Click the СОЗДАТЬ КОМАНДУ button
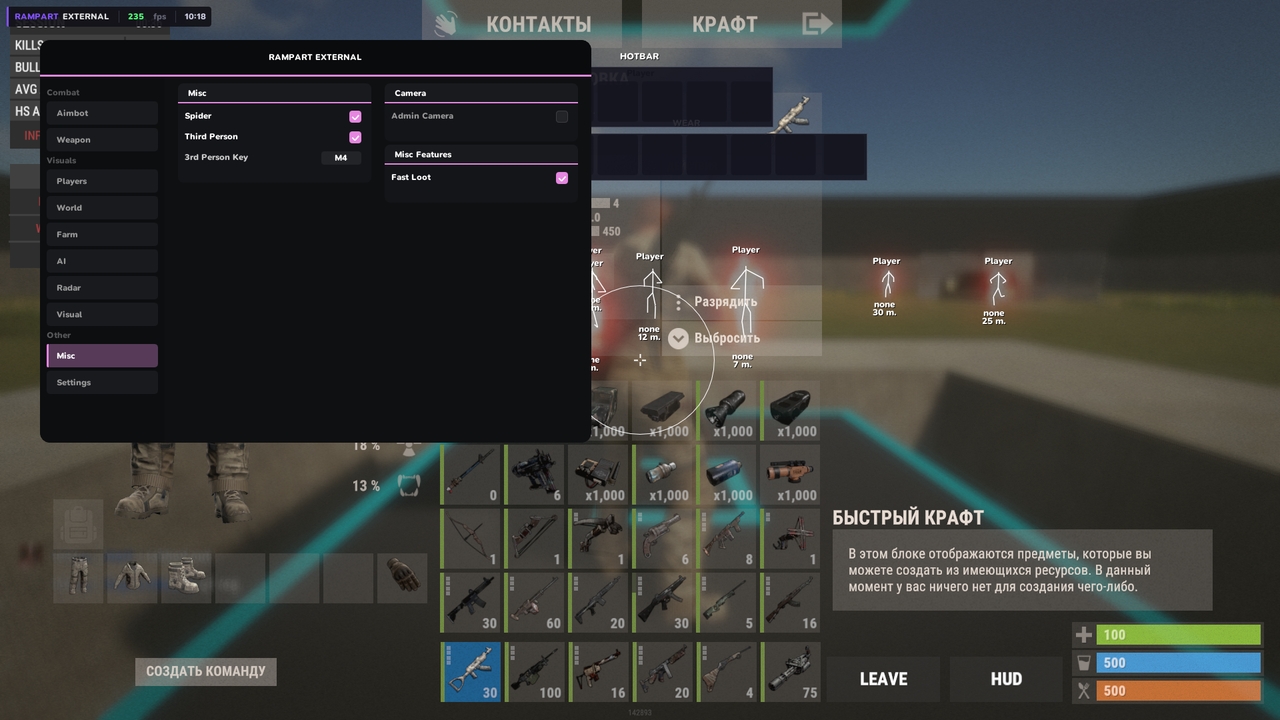The image size is (1280, 720). 205,671
